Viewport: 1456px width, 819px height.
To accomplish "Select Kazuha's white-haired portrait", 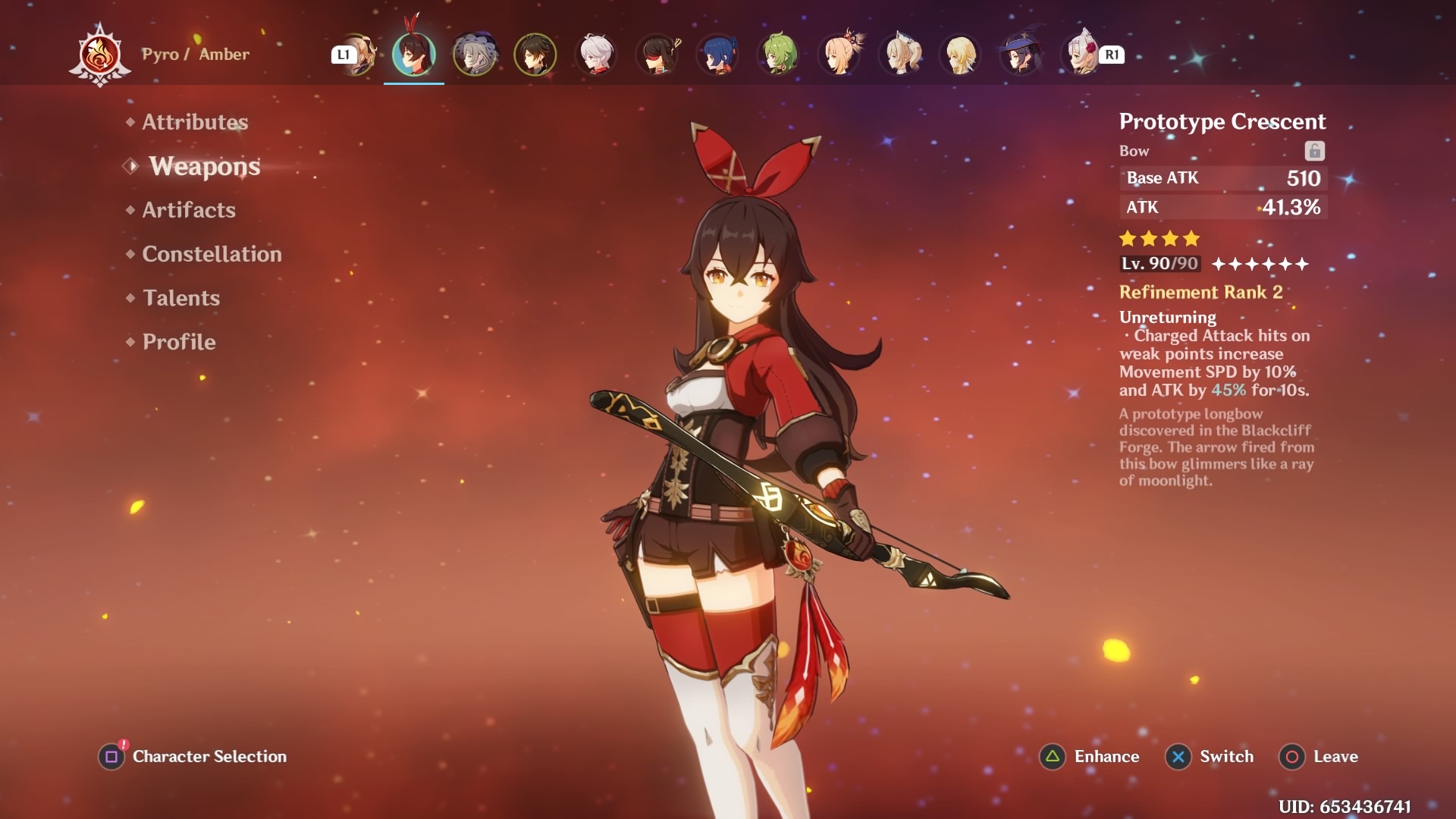I will click(x=595, y=54).
